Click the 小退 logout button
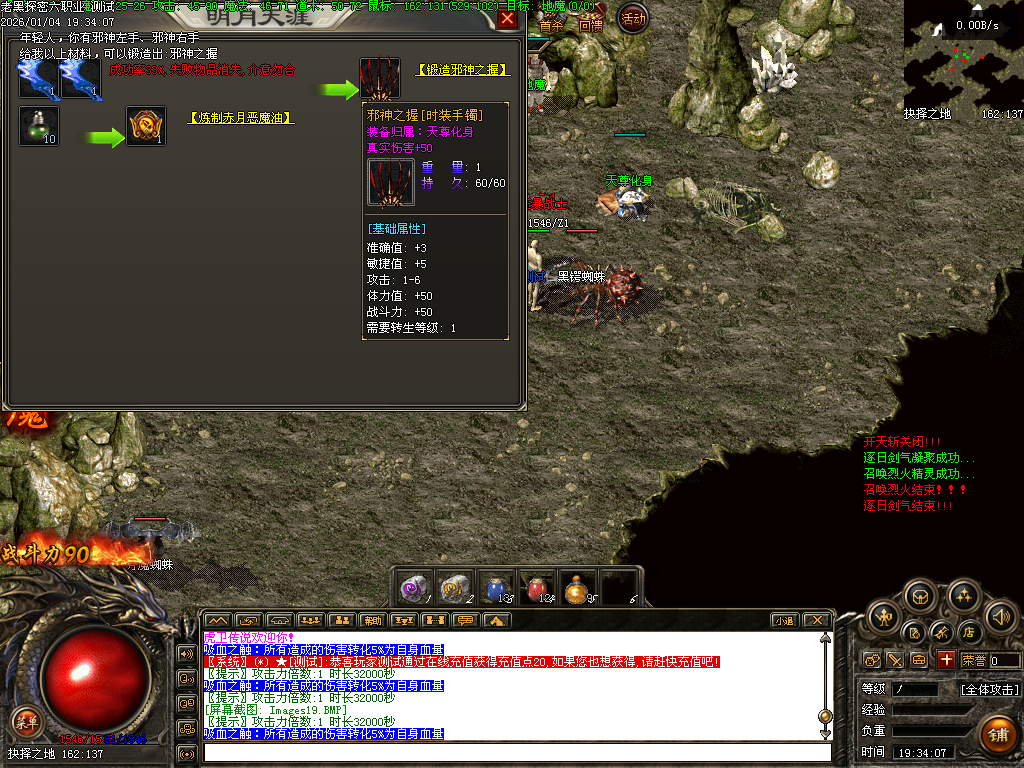The height and width of the screenshot is (768, 1024). tap(784, 620)
